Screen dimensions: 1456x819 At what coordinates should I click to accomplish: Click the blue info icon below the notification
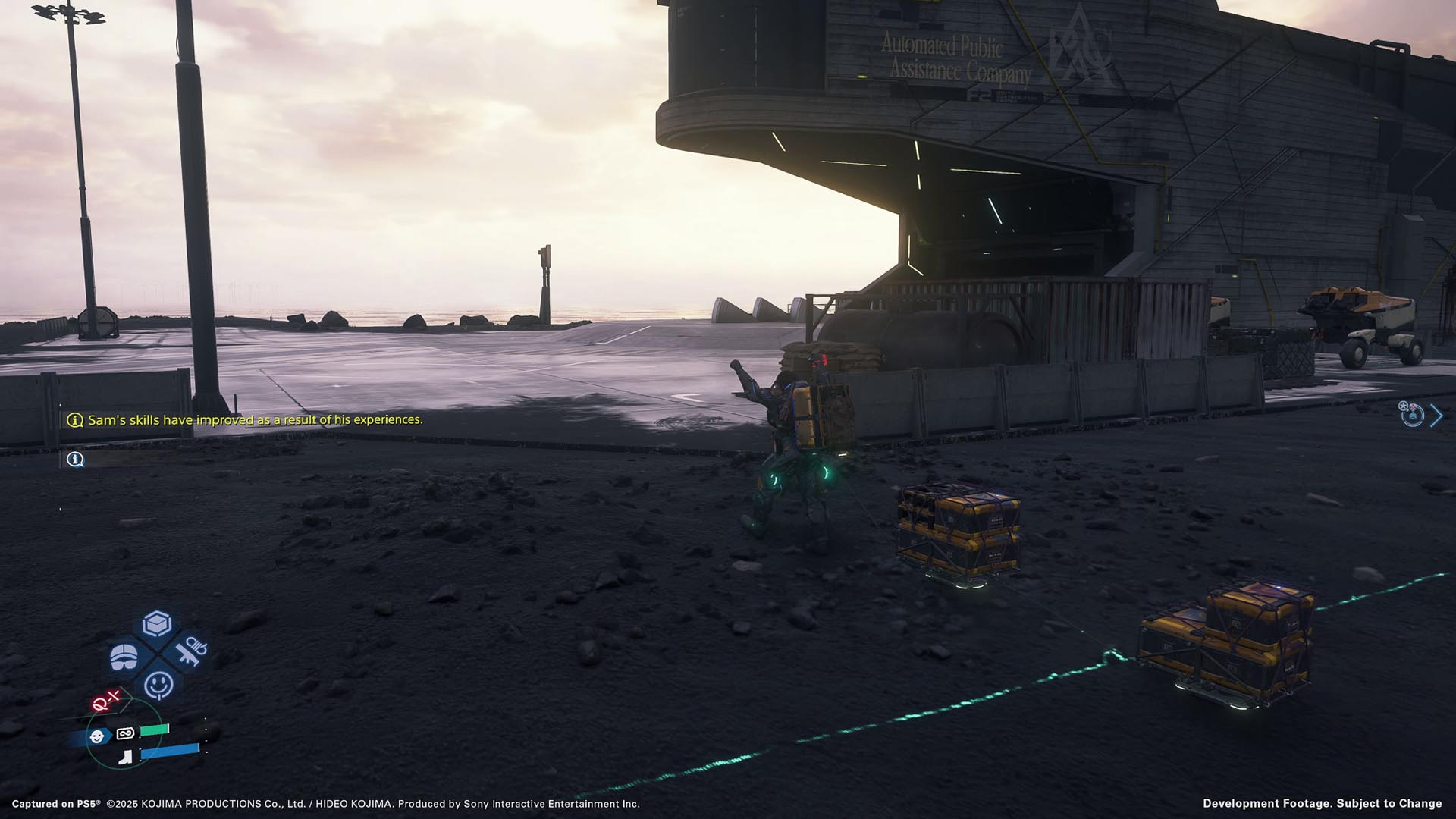pyautogui.click(x=75, y=460)
